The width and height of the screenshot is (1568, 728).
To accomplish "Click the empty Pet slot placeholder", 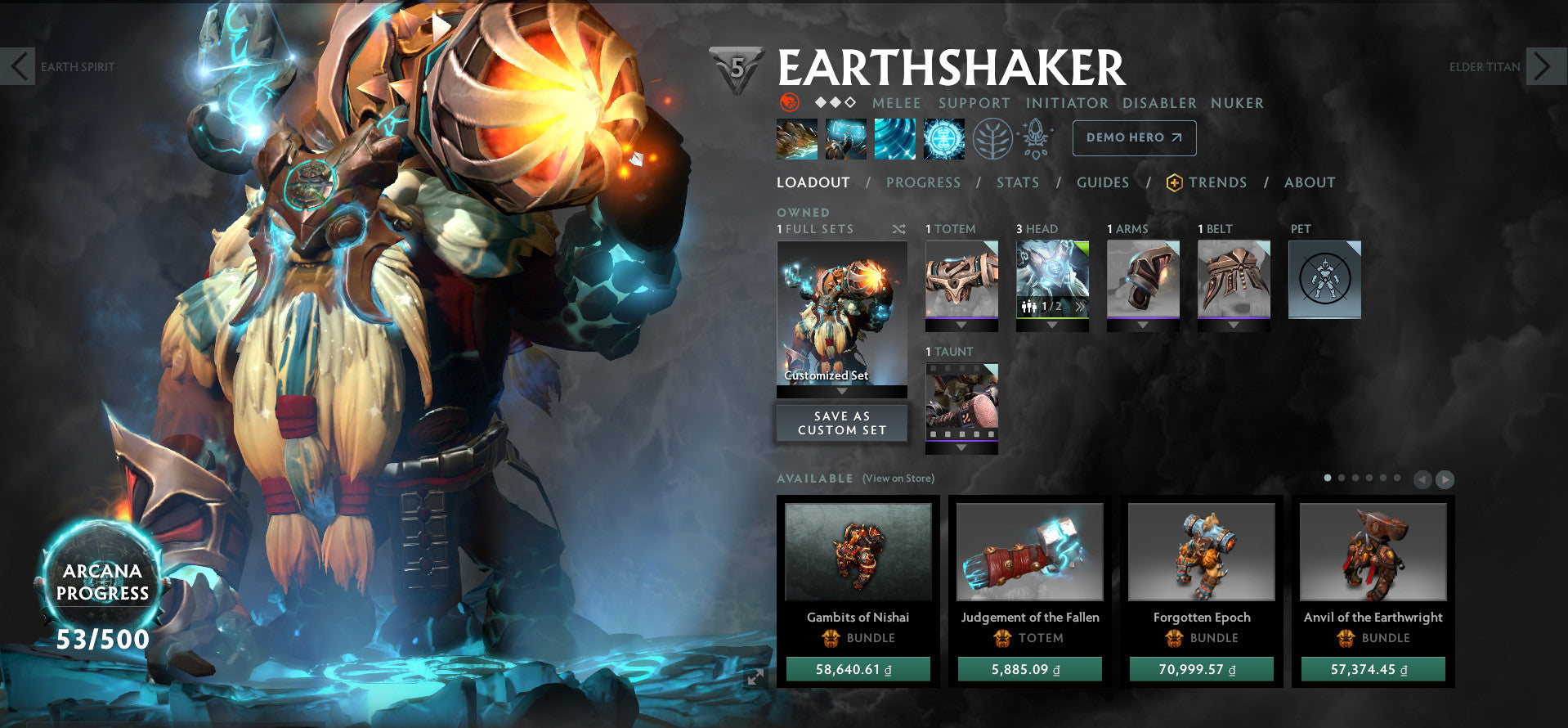I will (x=1324, y=279).
